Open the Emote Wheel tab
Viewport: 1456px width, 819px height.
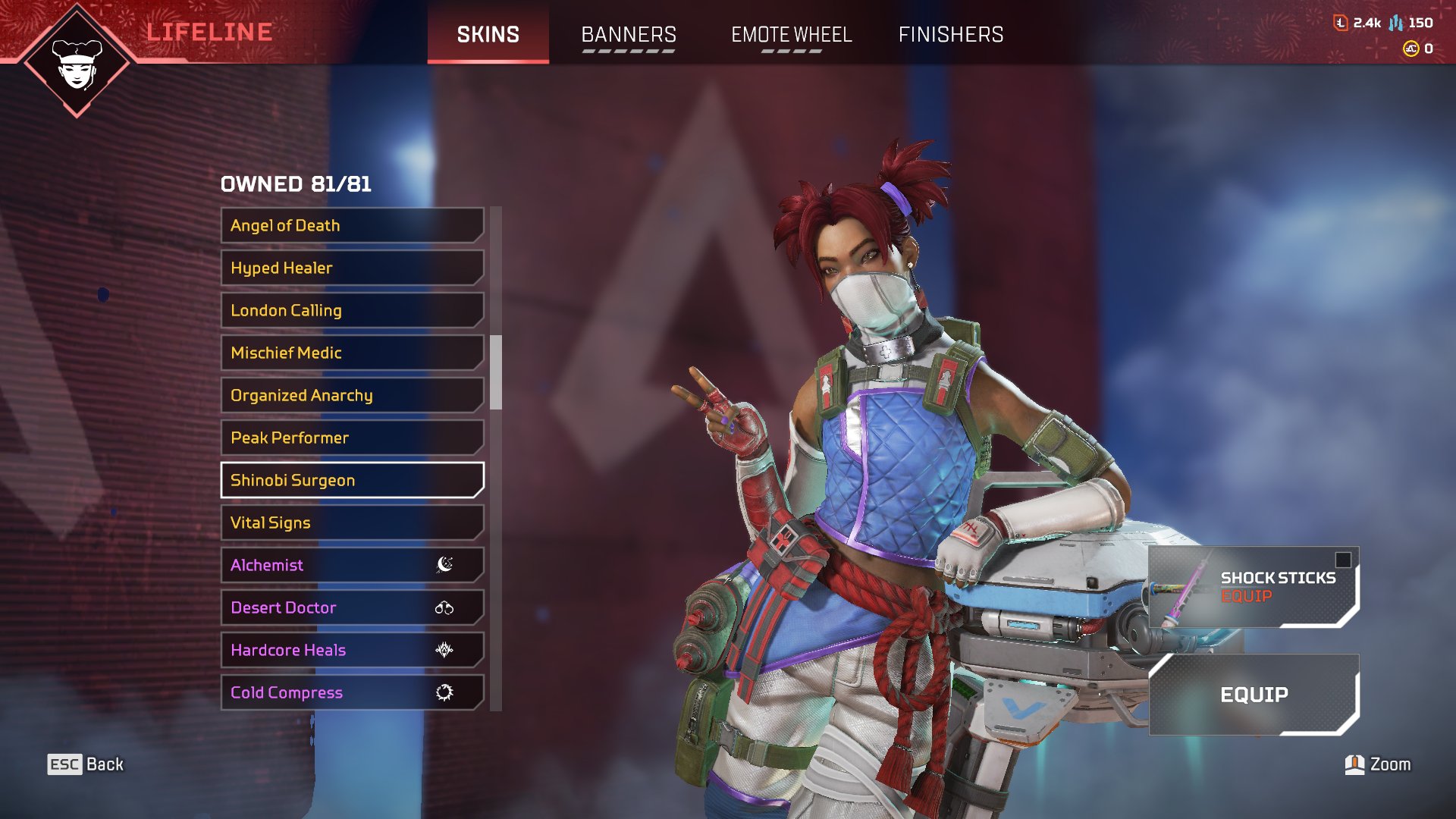(x=791, y=35)
